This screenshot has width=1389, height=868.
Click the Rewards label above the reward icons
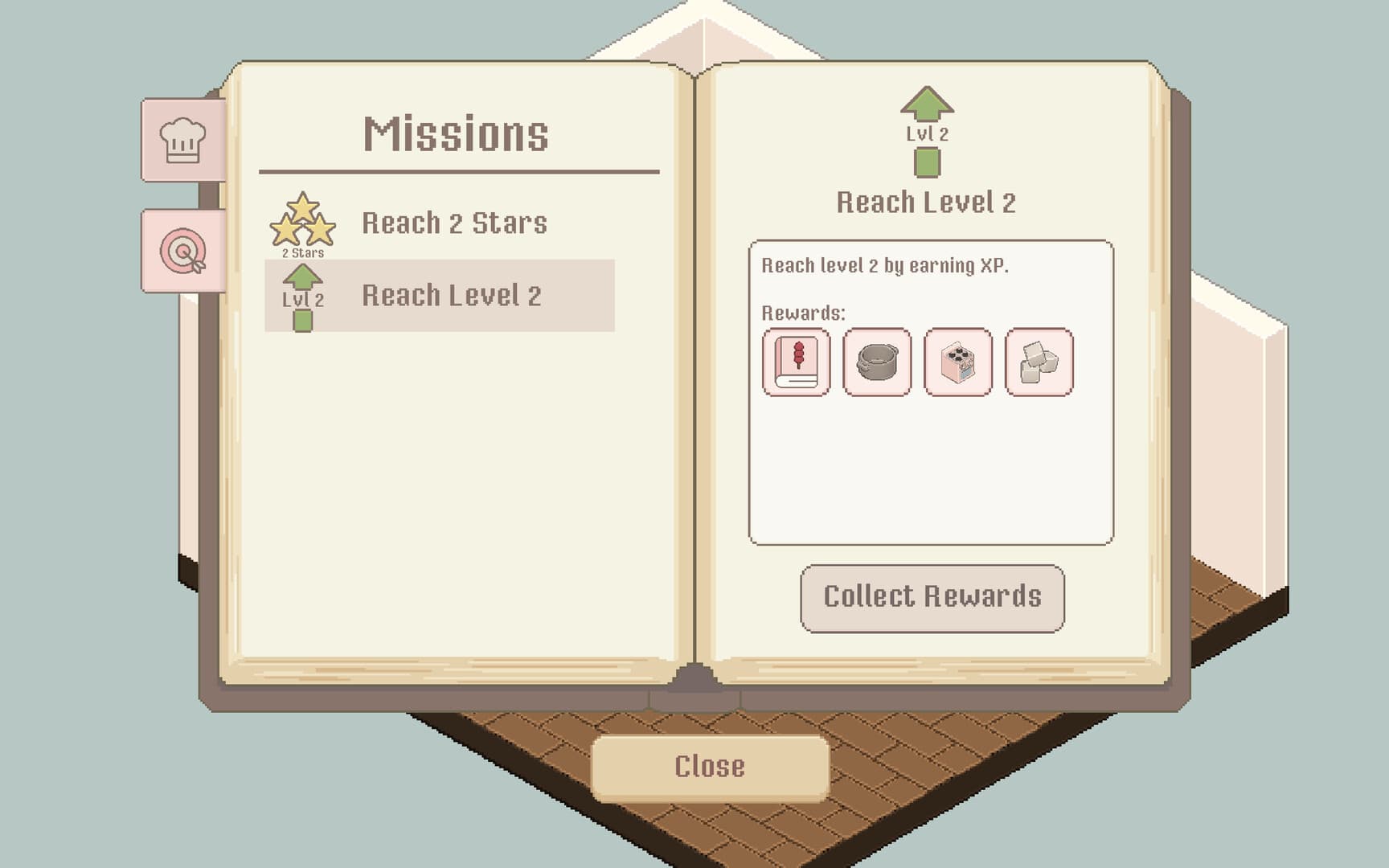(x=799, y=313)
